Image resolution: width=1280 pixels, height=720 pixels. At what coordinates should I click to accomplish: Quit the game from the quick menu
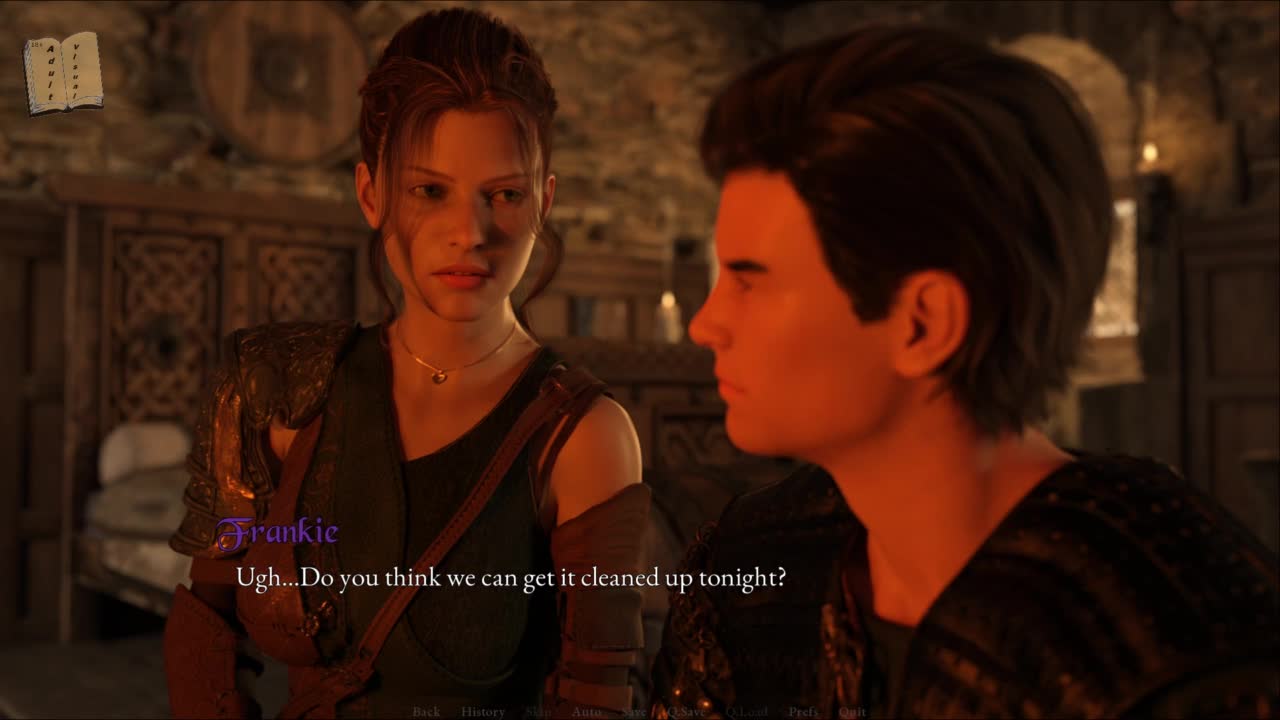point(853,712)
